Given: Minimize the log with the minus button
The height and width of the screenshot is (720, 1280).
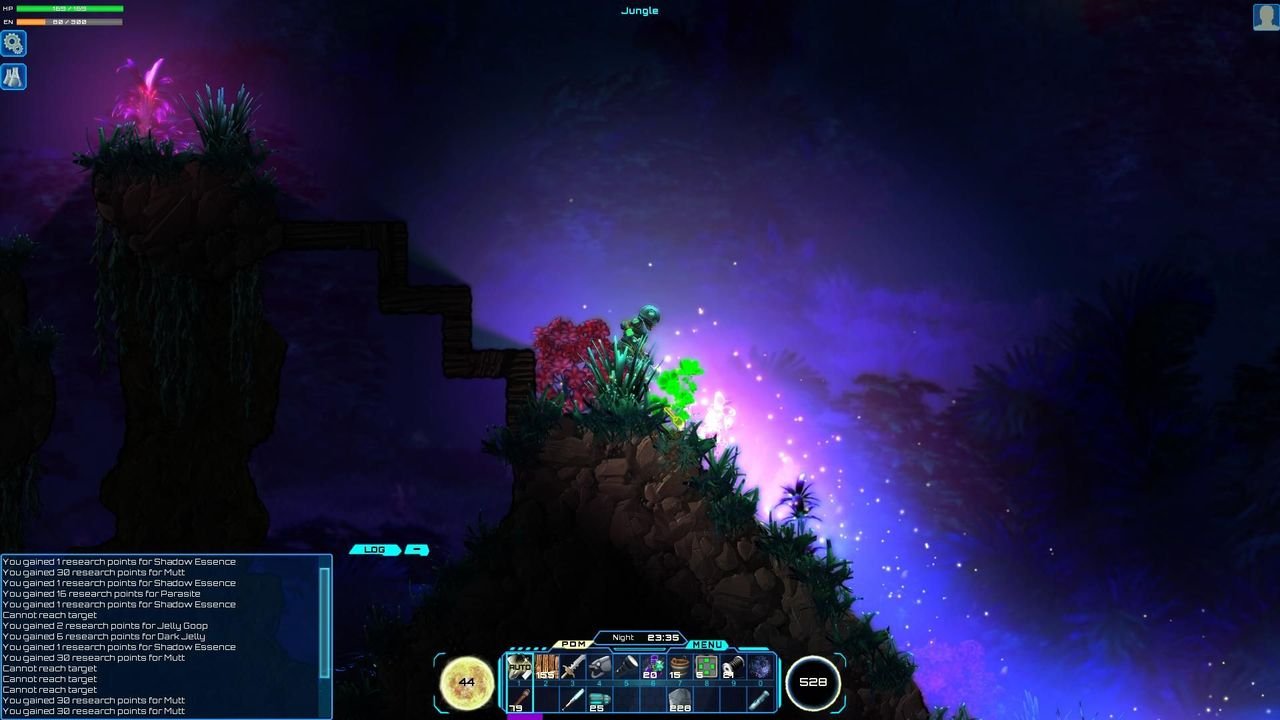Looking at the screenshot, I should pyautogui.click(x=417, y=550).
